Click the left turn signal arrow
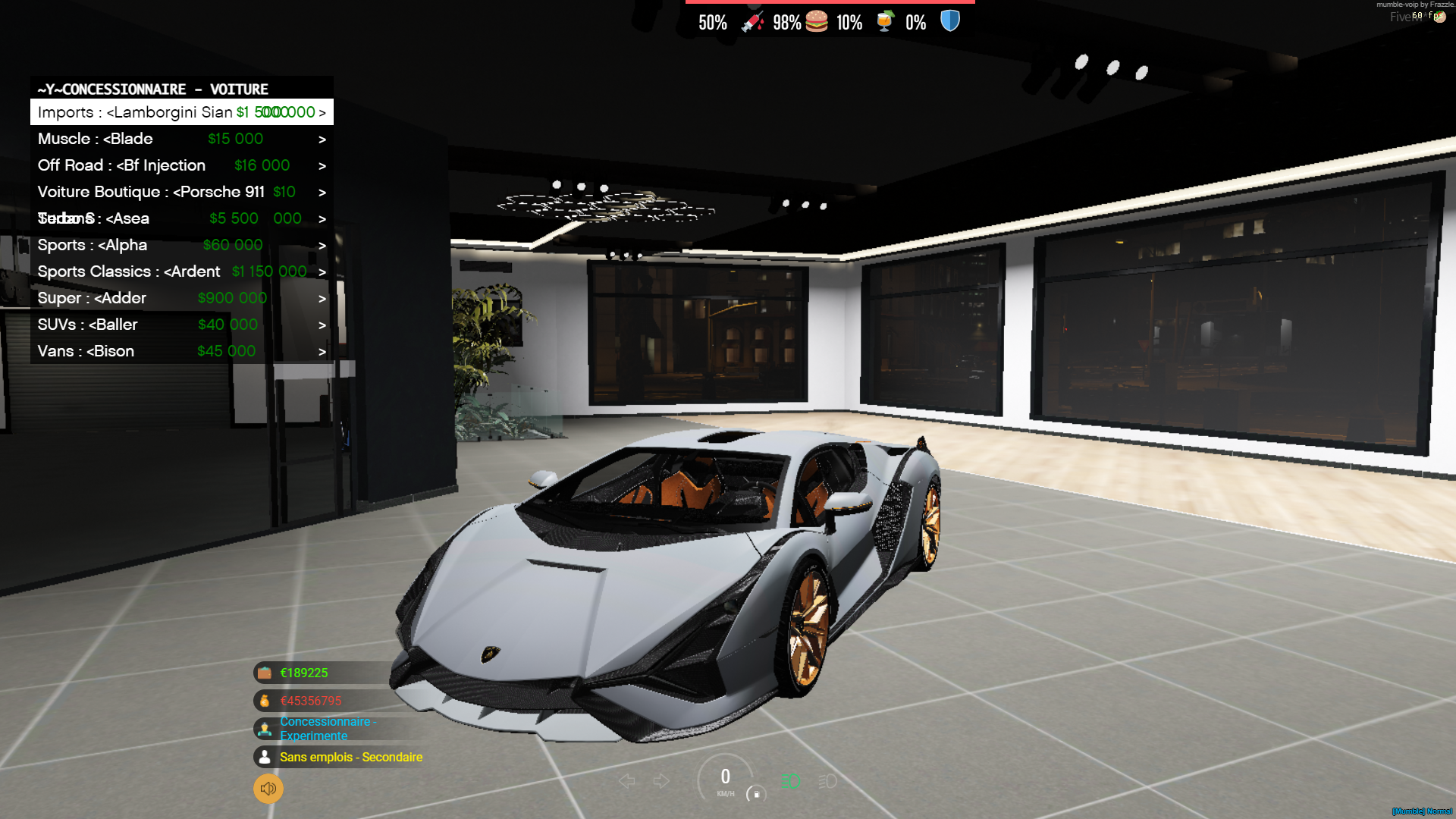Image resolution: width=1456 pixels, height=819 pixels. pos(626,780)
